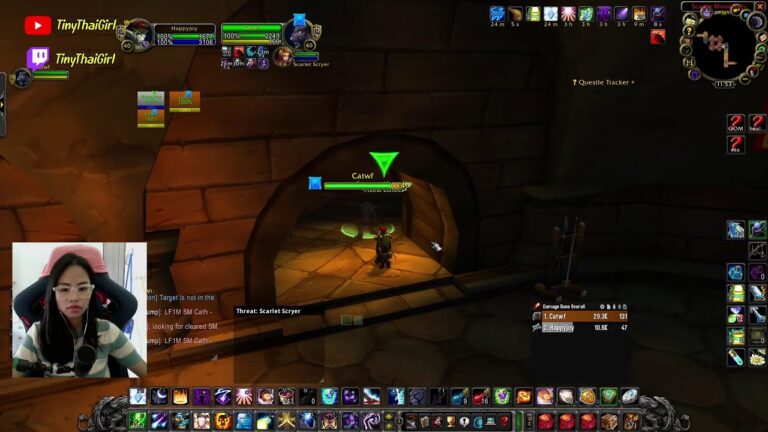Open the Twitch TinyThaiGirl overlay logo
Screen dimensions: 768x432
click(x=38, y=58)
